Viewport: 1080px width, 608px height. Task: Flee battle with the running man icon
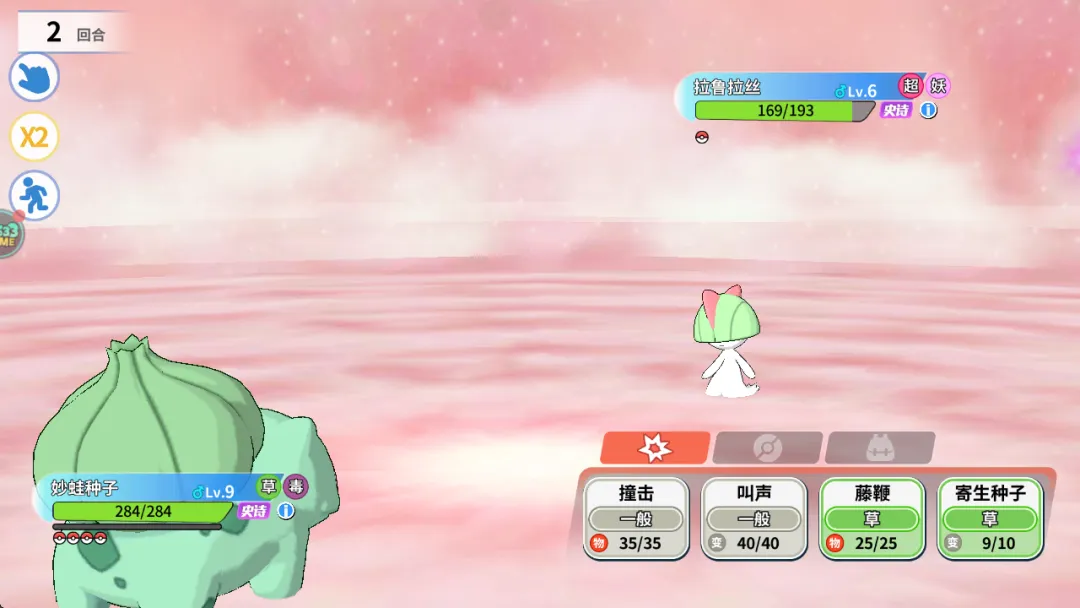click(34, 196)
